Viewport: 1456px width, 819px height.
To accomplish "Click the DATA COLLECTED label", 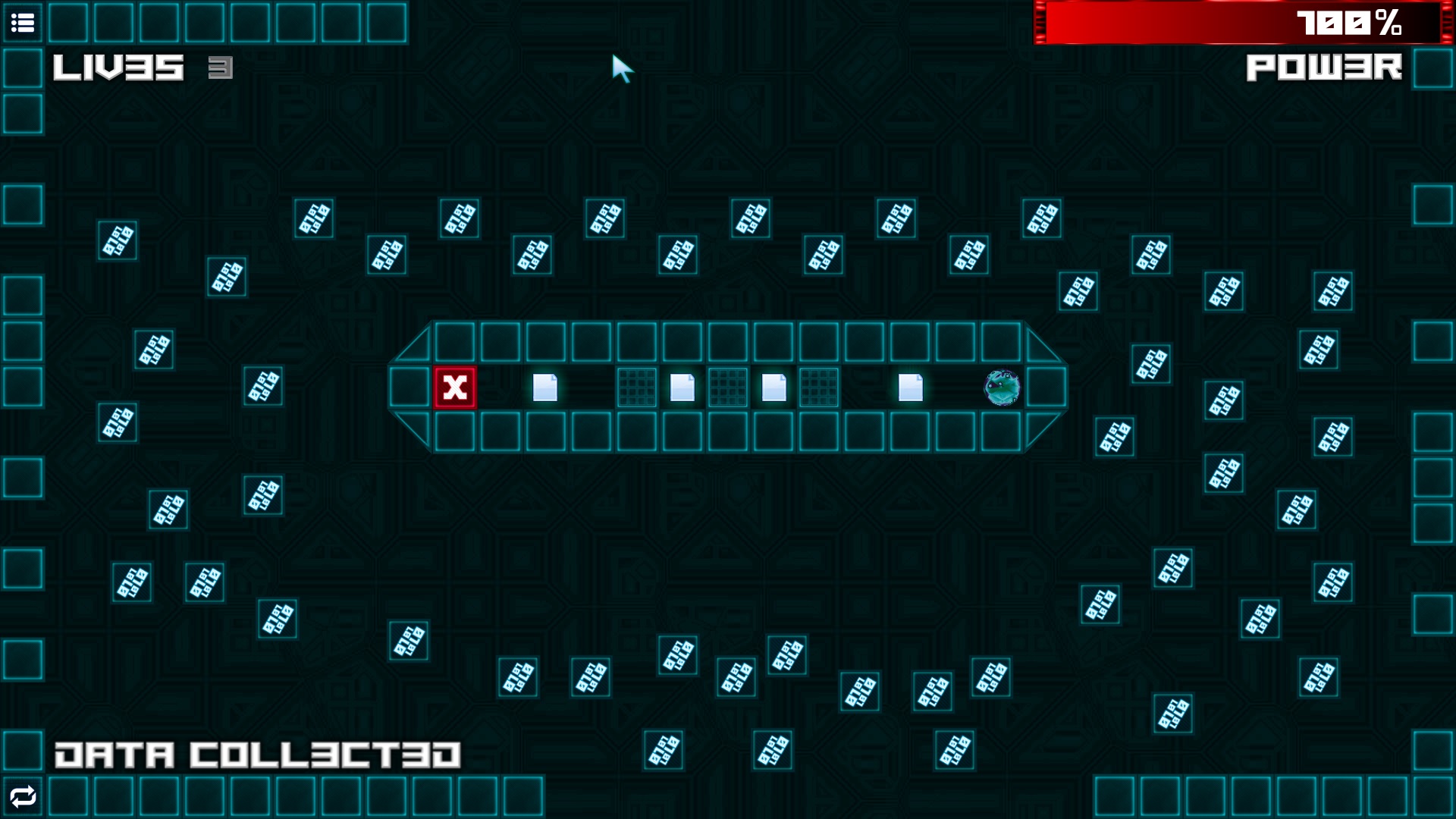I will pos(258,754).
